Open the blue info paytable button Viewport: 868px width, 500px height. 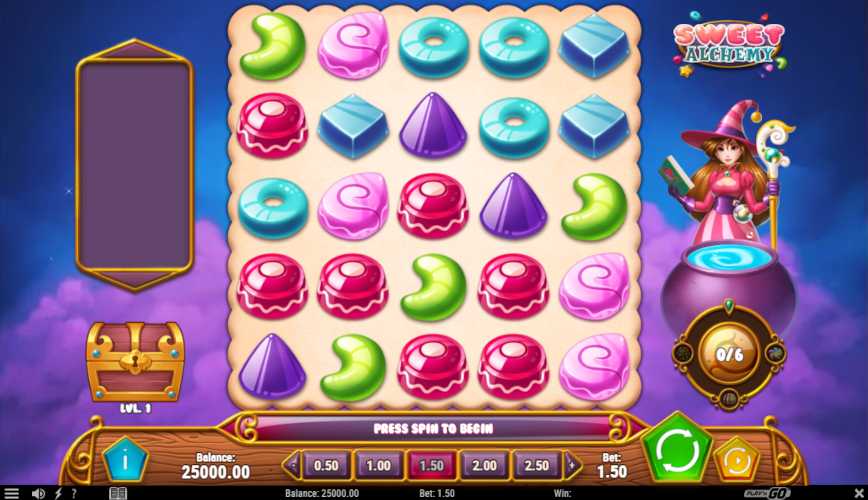(x=124, y=462)
